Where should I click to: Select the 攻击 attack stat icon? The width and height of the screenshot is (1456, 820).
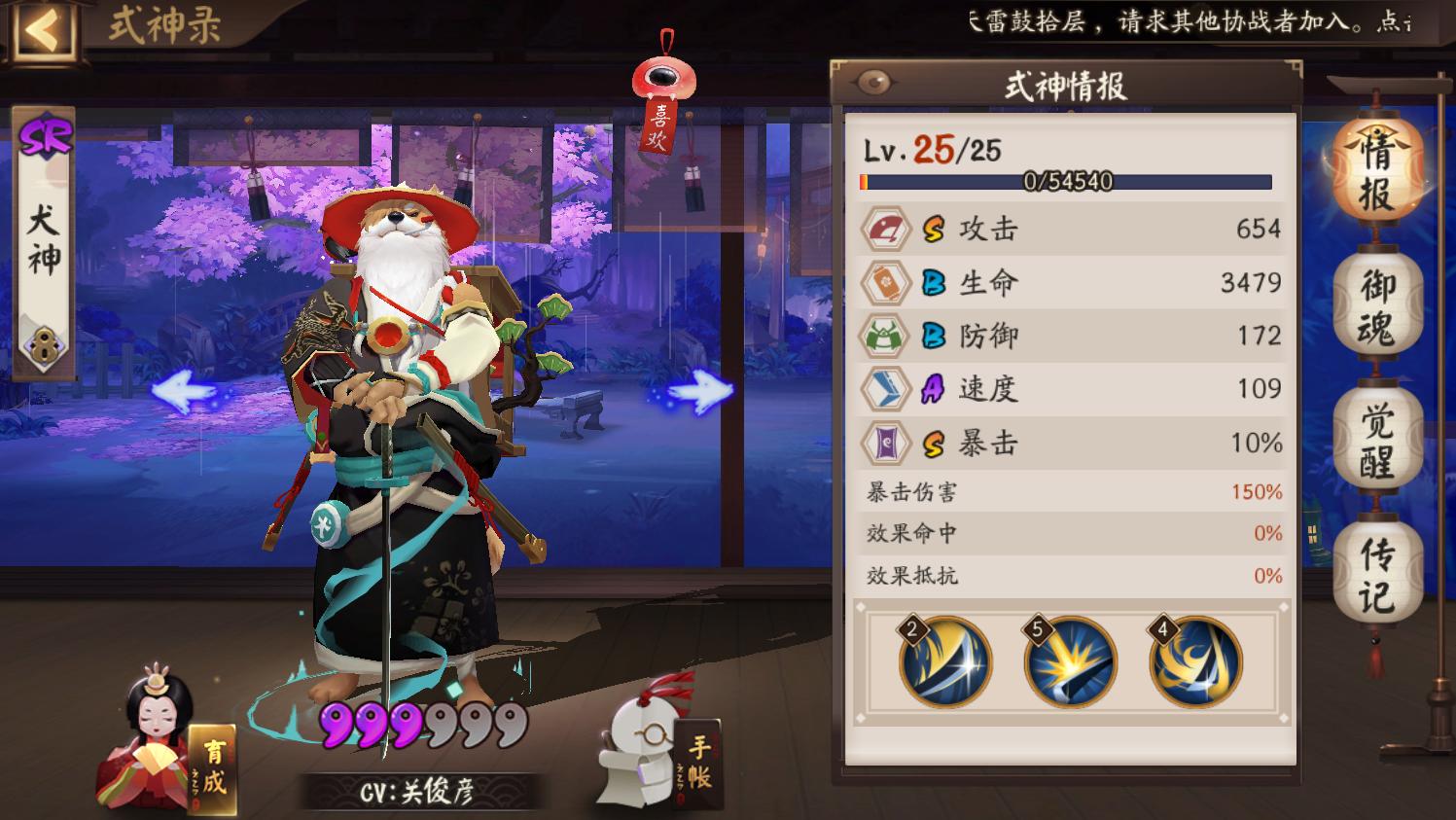point(886,230)
